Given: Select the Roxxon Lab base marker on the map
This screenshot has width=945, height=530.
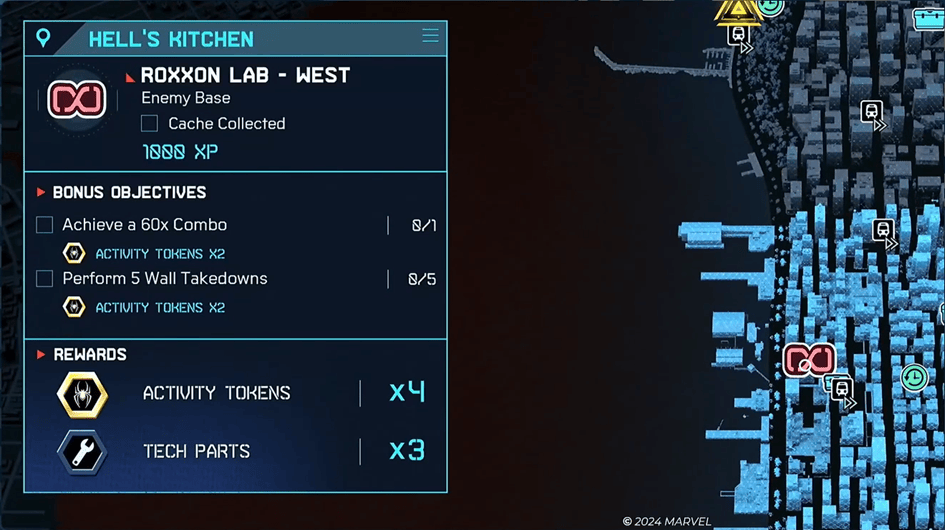Looking at the screenshot, I should (x=809, y=359).
